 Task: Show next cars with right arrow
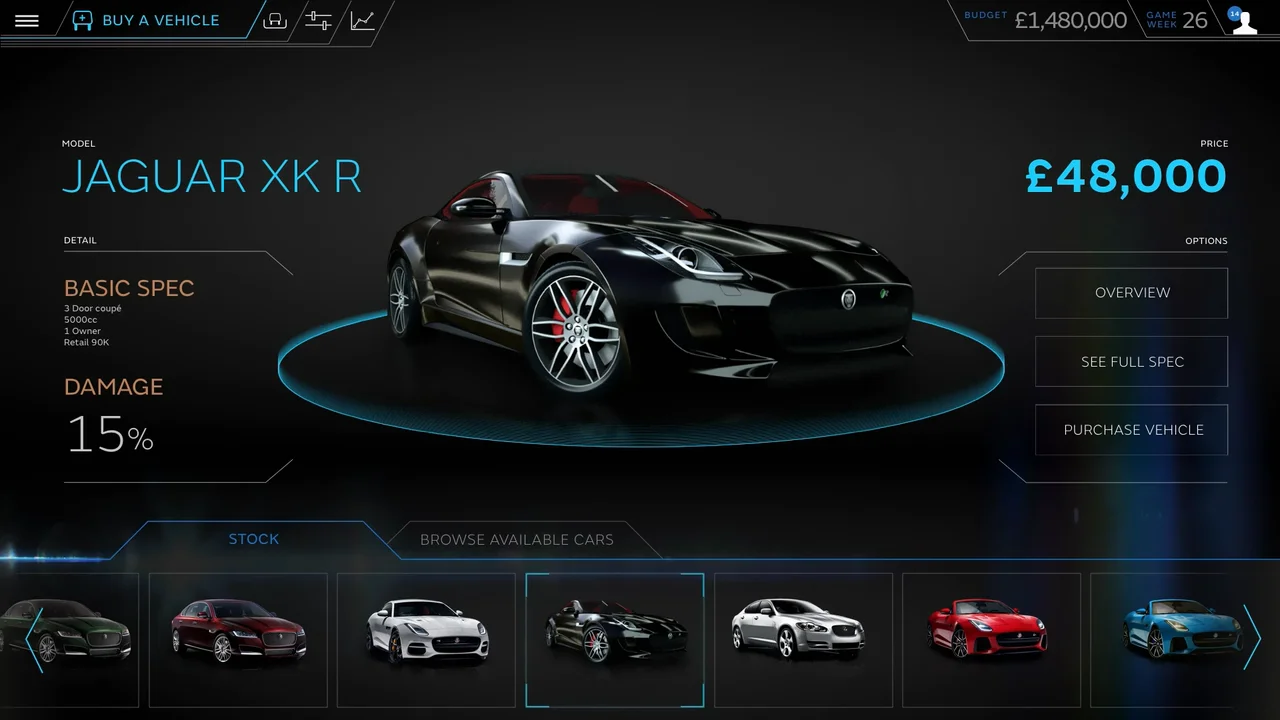1251,637
